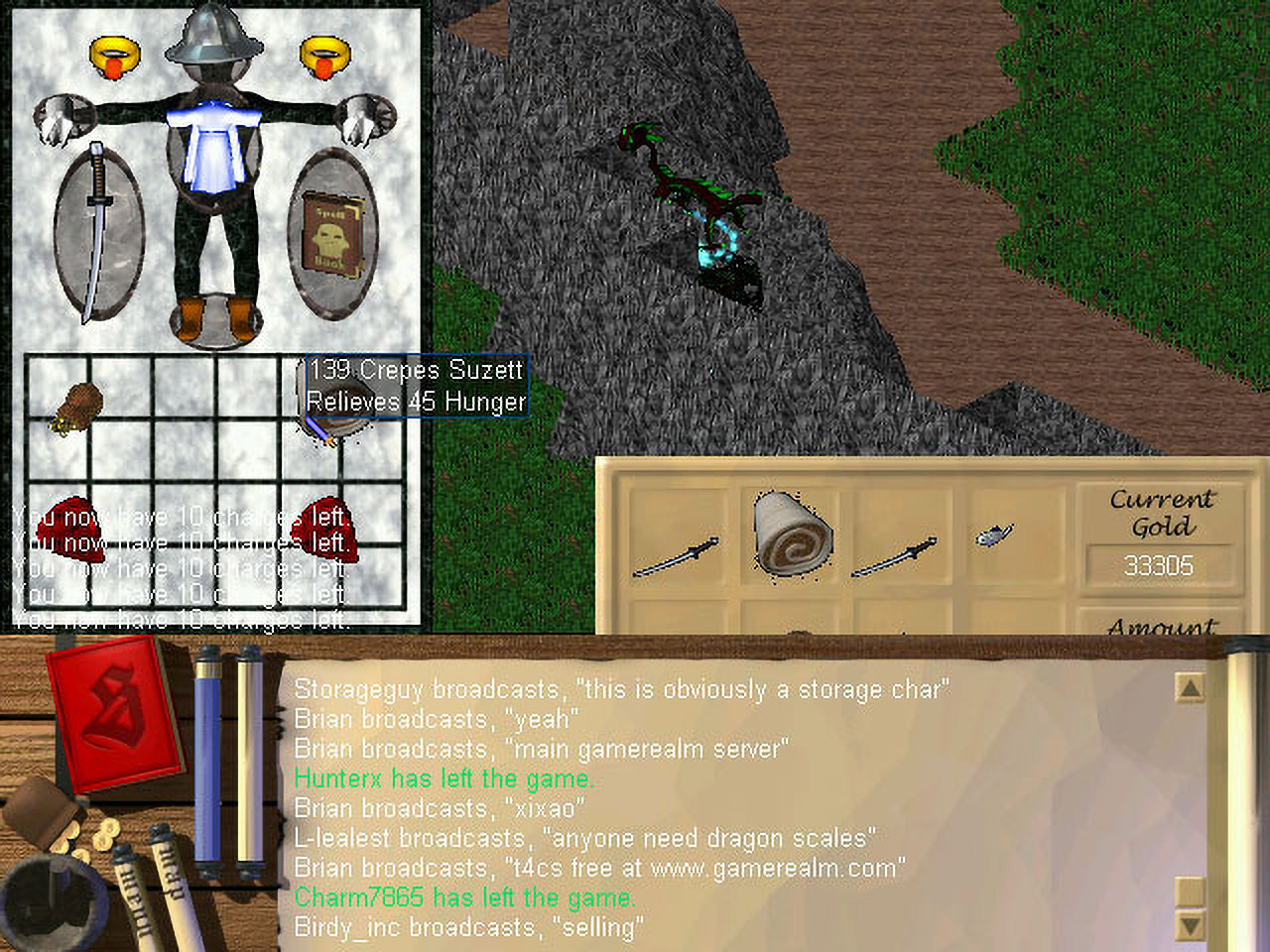Select the steel helmet equipment slot
Screen dimensions: 1270x952
213,32
